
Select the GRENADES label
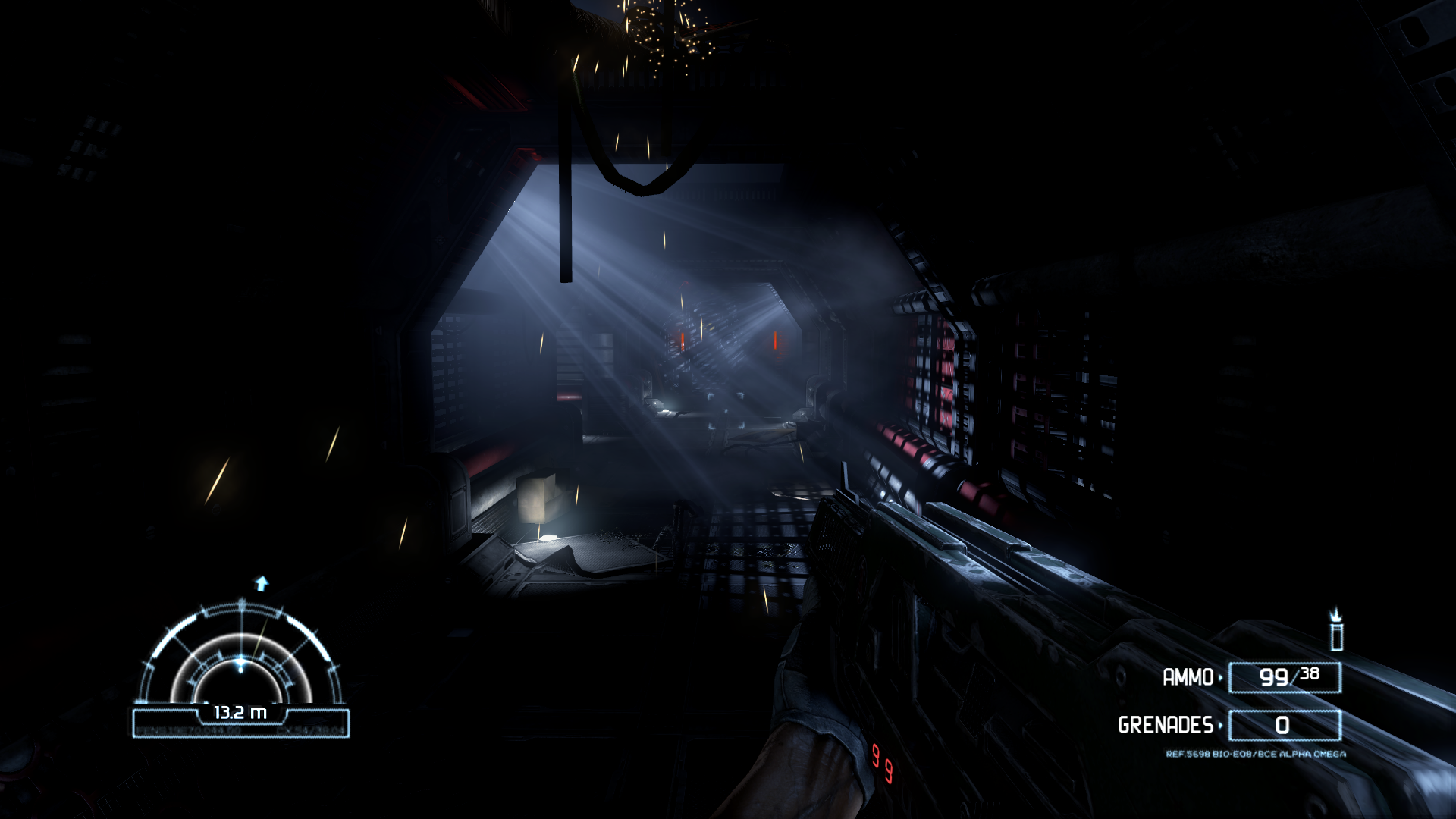coord(1166,723)
